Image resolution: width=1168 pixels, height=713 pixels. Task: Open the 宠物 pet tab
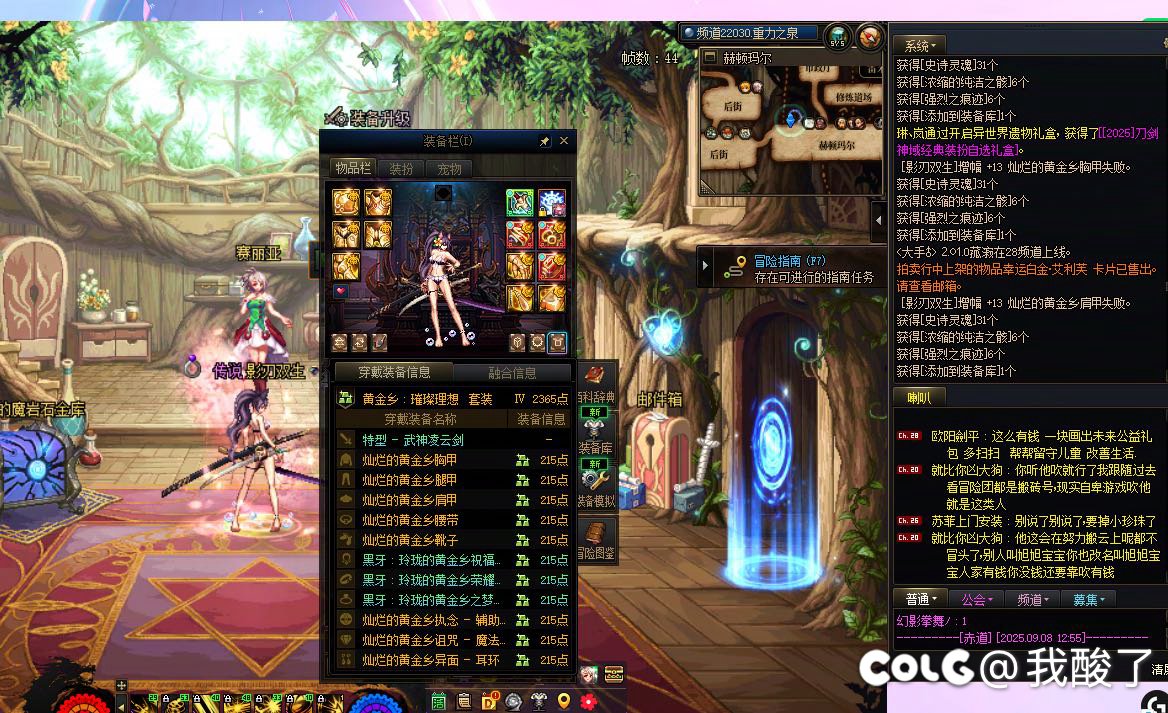point(450,169)
